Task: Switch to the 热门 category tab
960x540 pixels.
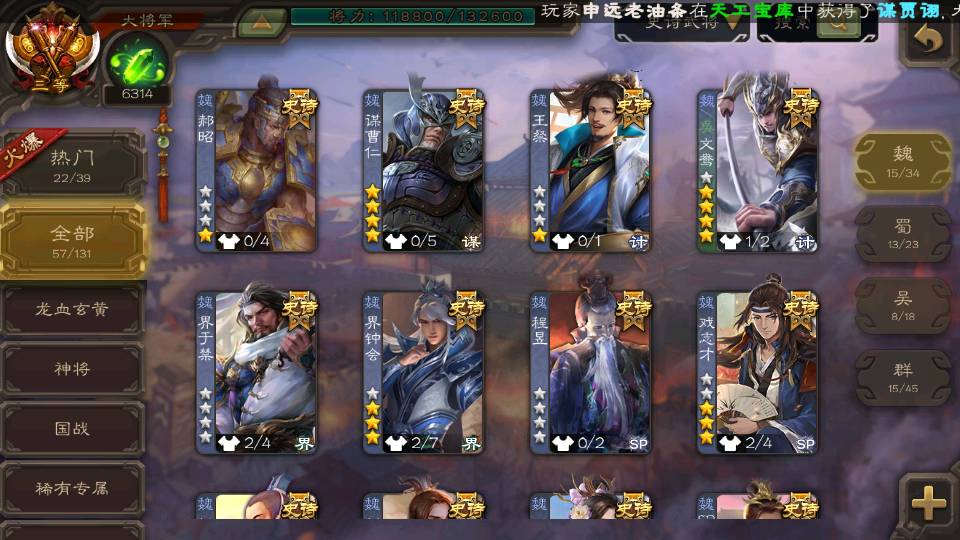Action: [72, 165]
